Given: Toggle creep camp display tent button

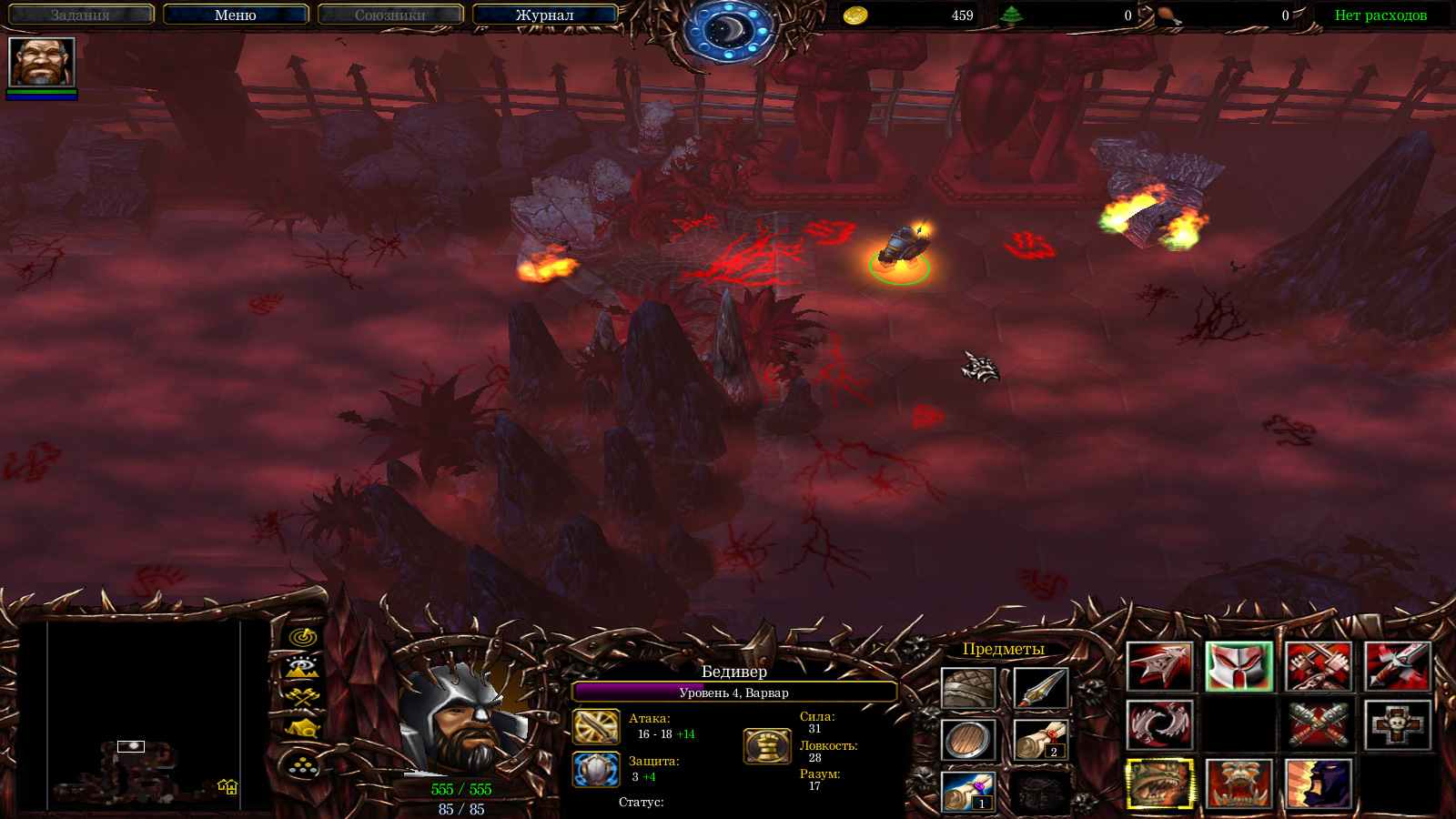Looking at the screenshot, I should [302, 727].
